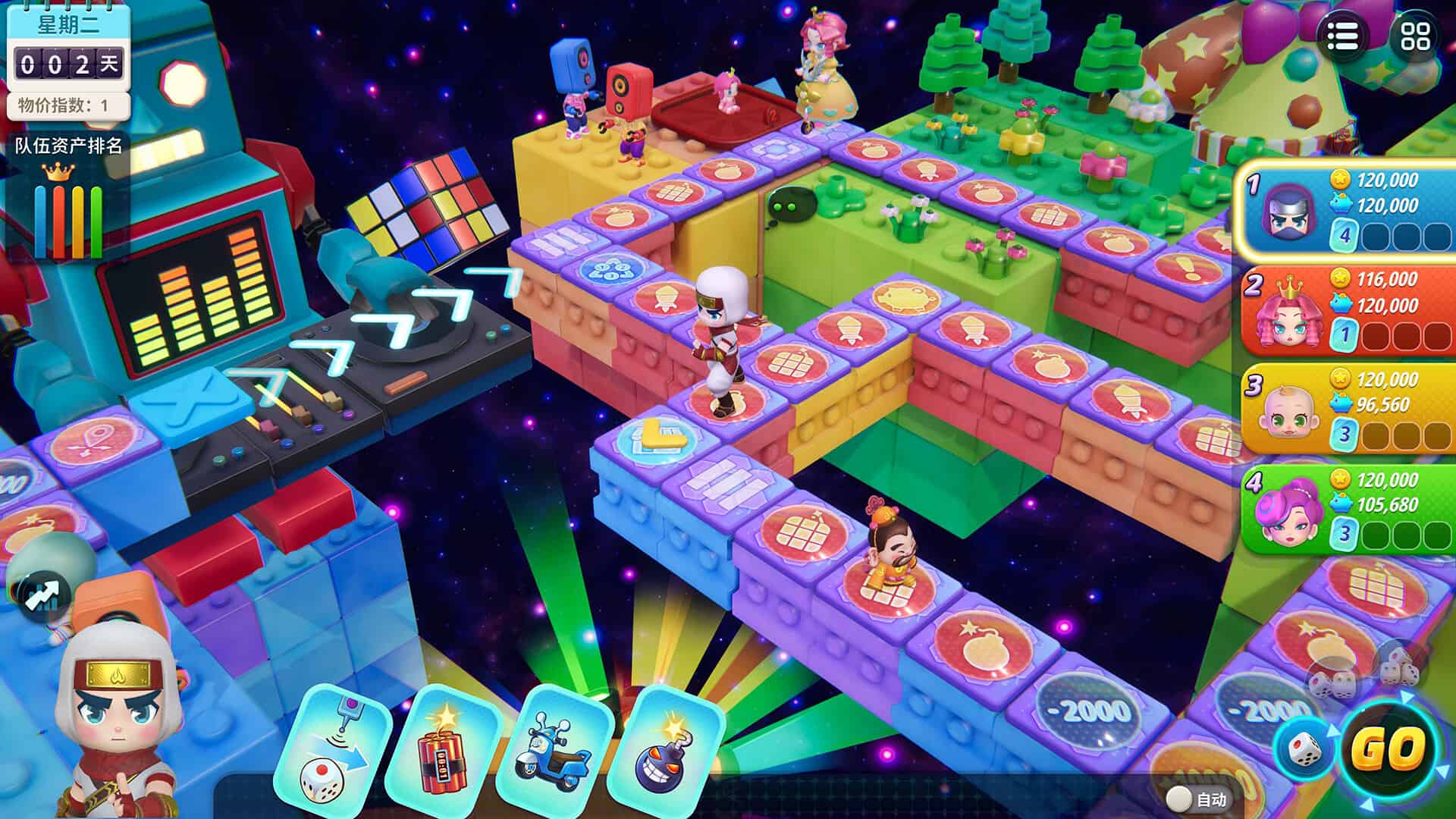Open the list menu icon

click(1342, 35)
